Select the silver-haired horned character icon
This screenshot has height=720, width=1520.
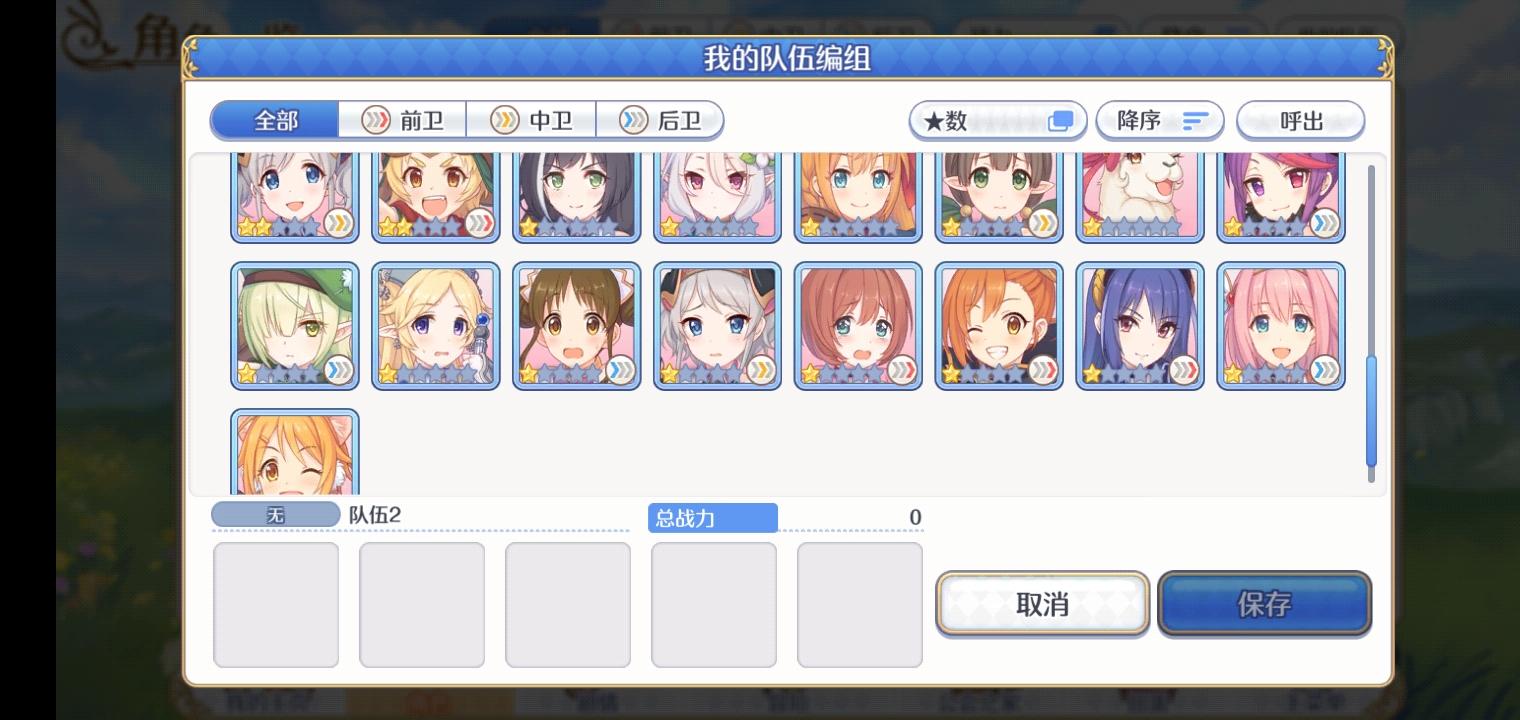pyautogui.click(x=717, y=324)
